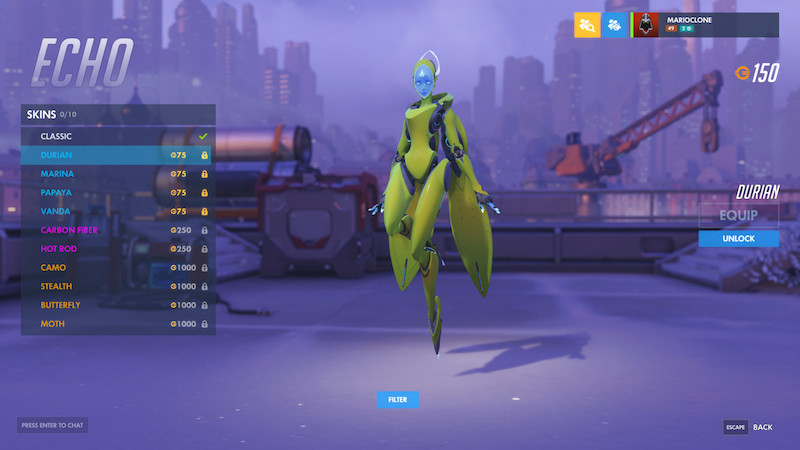Pick the Papaya skin
Image resolution: width=800 pixels, height=450 pixels.
(x=118, y=192)
